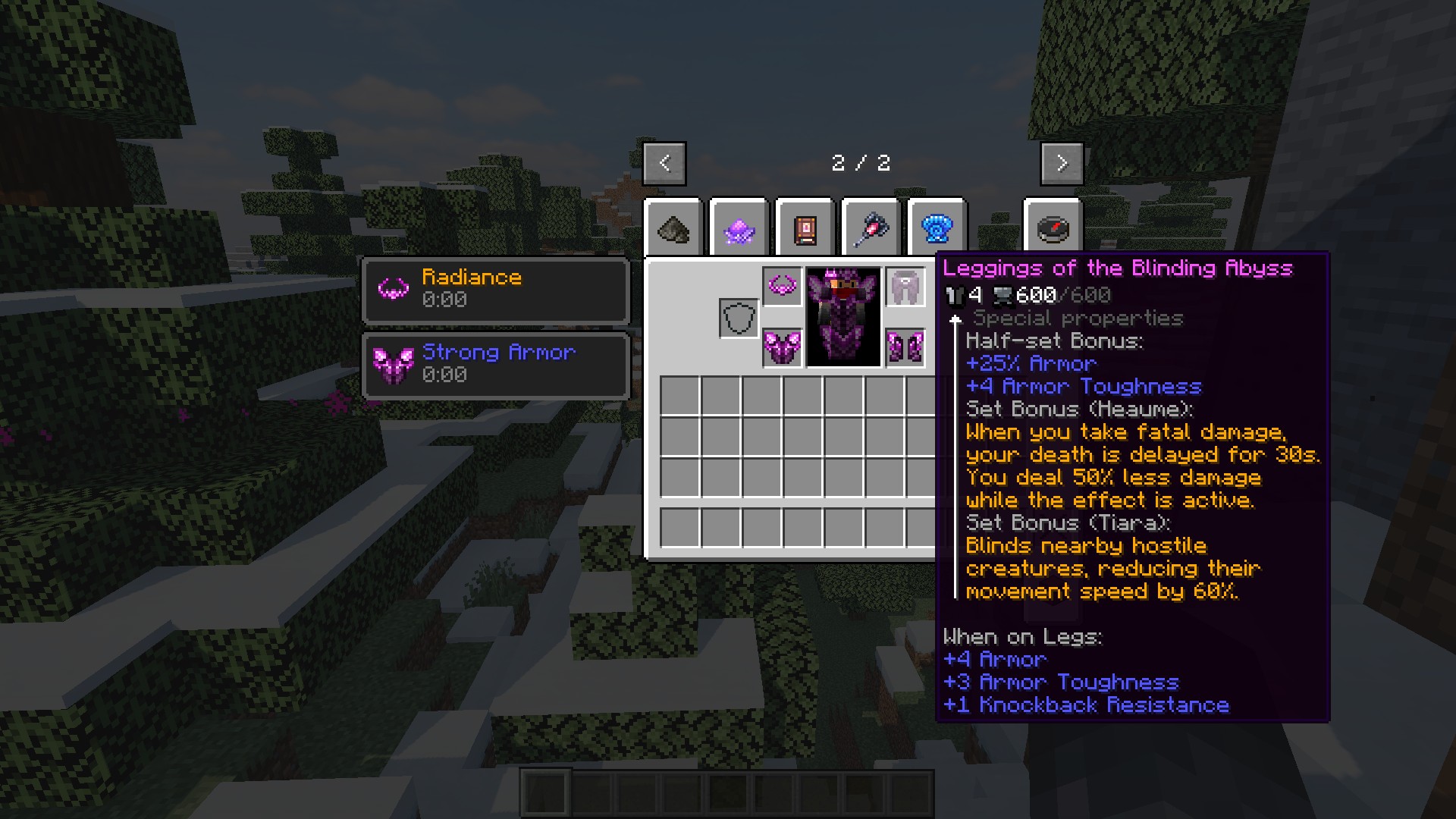1456x819 pixels.
Task: Click the purple chestplate armor slot
Action: [x=782, y=348]
